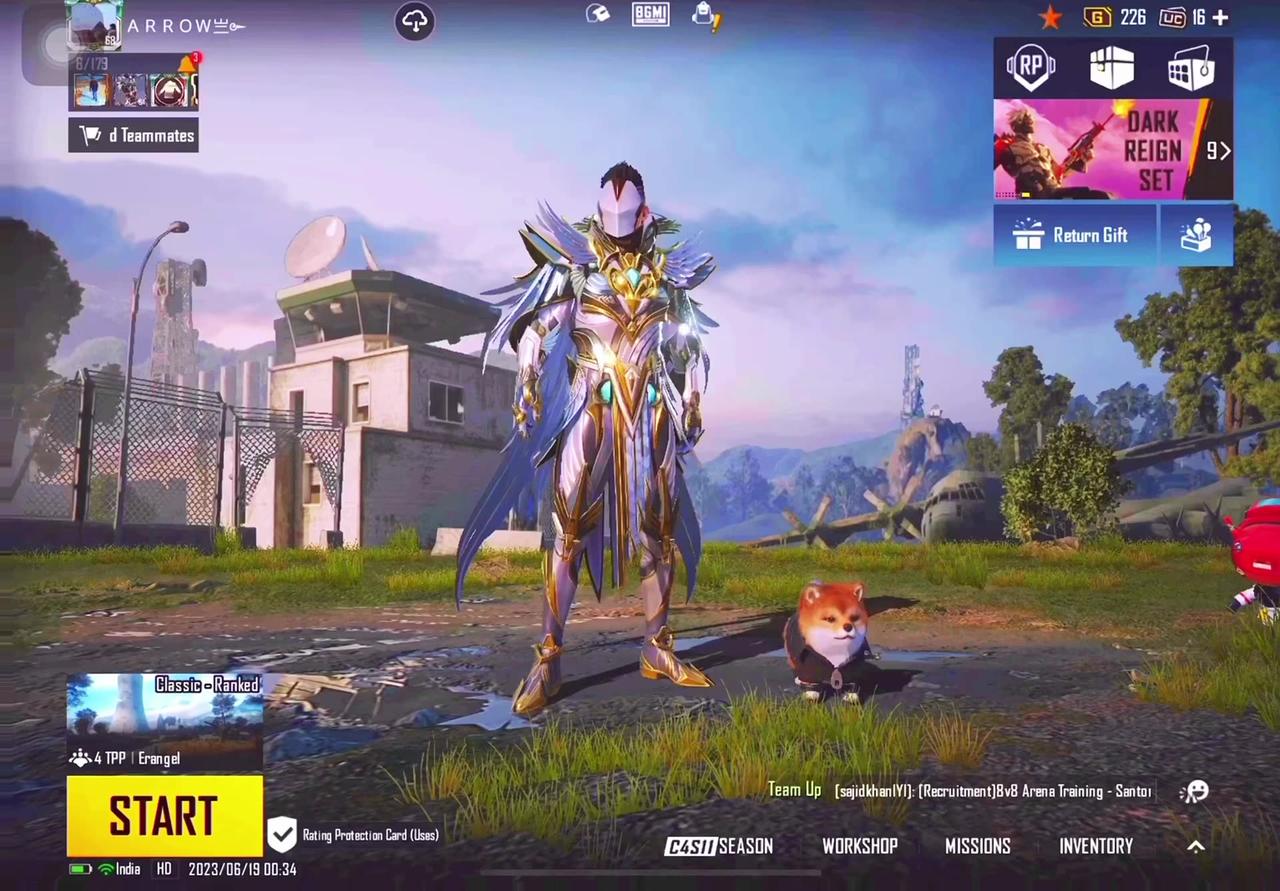Open the emote icon beside team chat
The height and width of the screenshot is (891, 1280).
(1194, 791)
